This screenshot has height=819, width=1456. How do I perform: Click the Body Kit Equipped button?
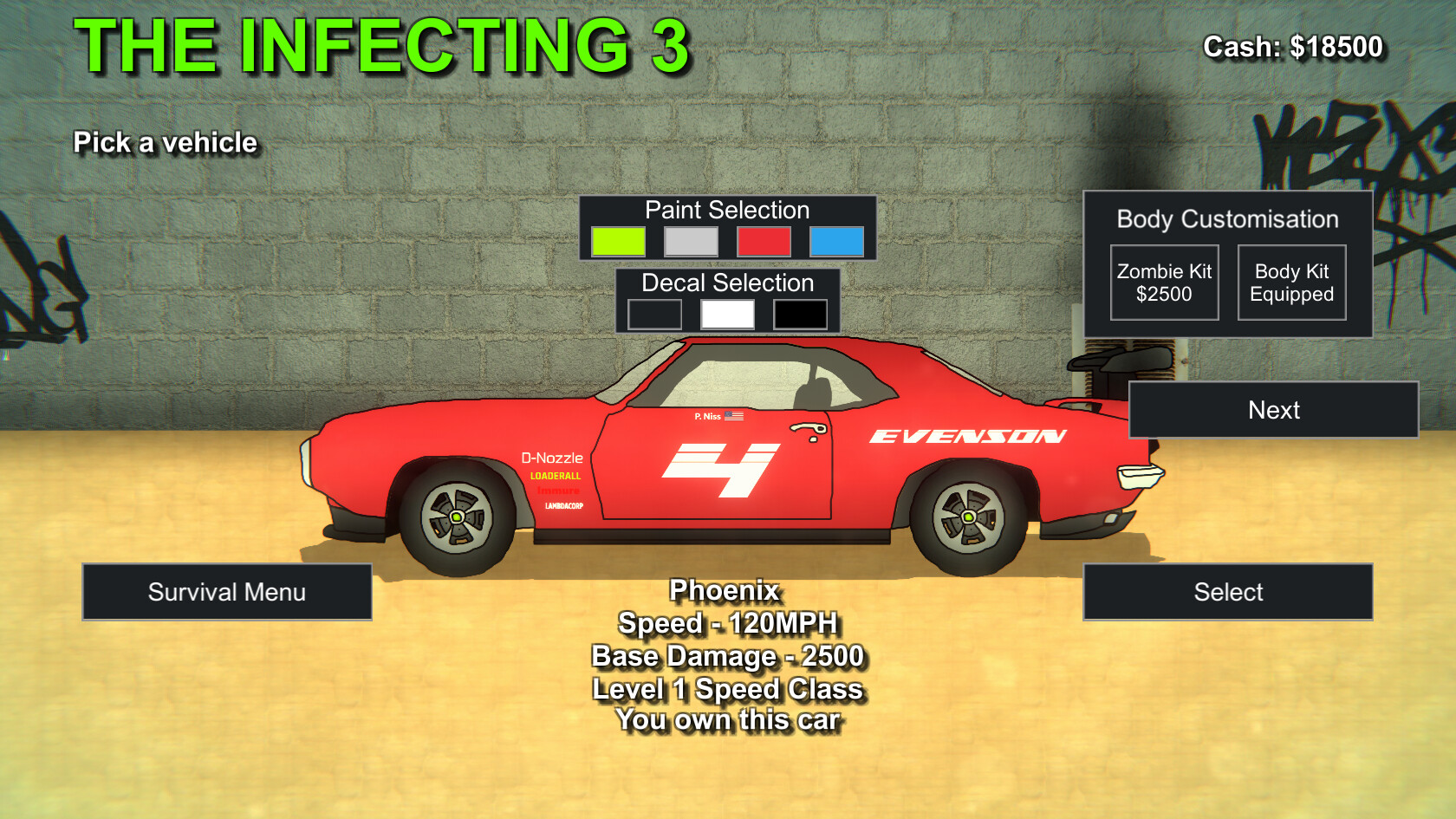tap(1291, 282)
